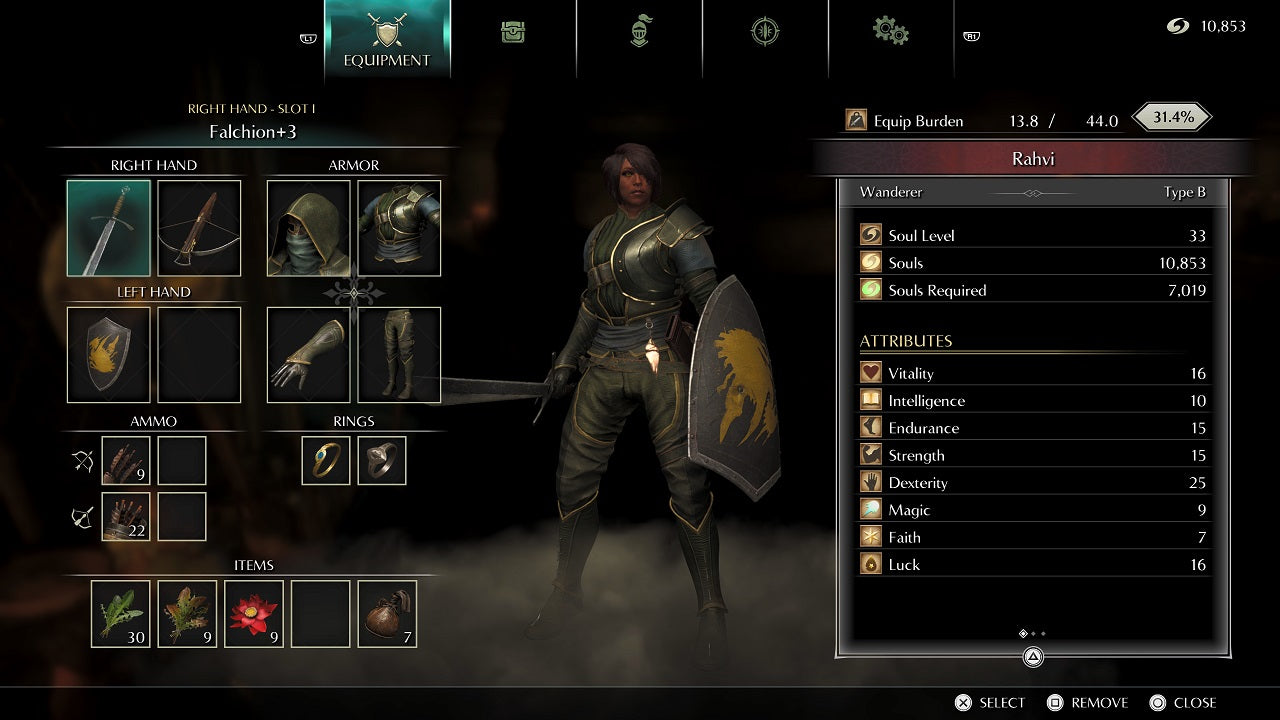The width and height of the screenshot is (1280, 720).
Task: Click the second page indicator dot
Action: tap(1034, 633)
